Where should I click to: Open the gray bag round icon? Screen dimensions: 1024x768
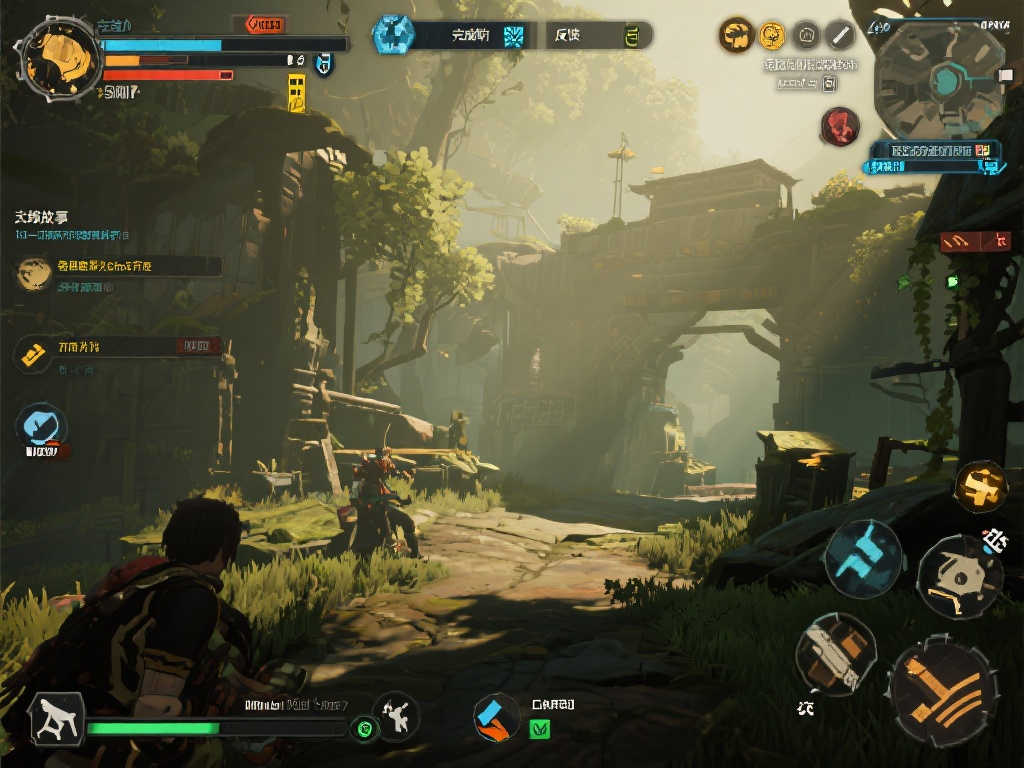tap(806, 36)
